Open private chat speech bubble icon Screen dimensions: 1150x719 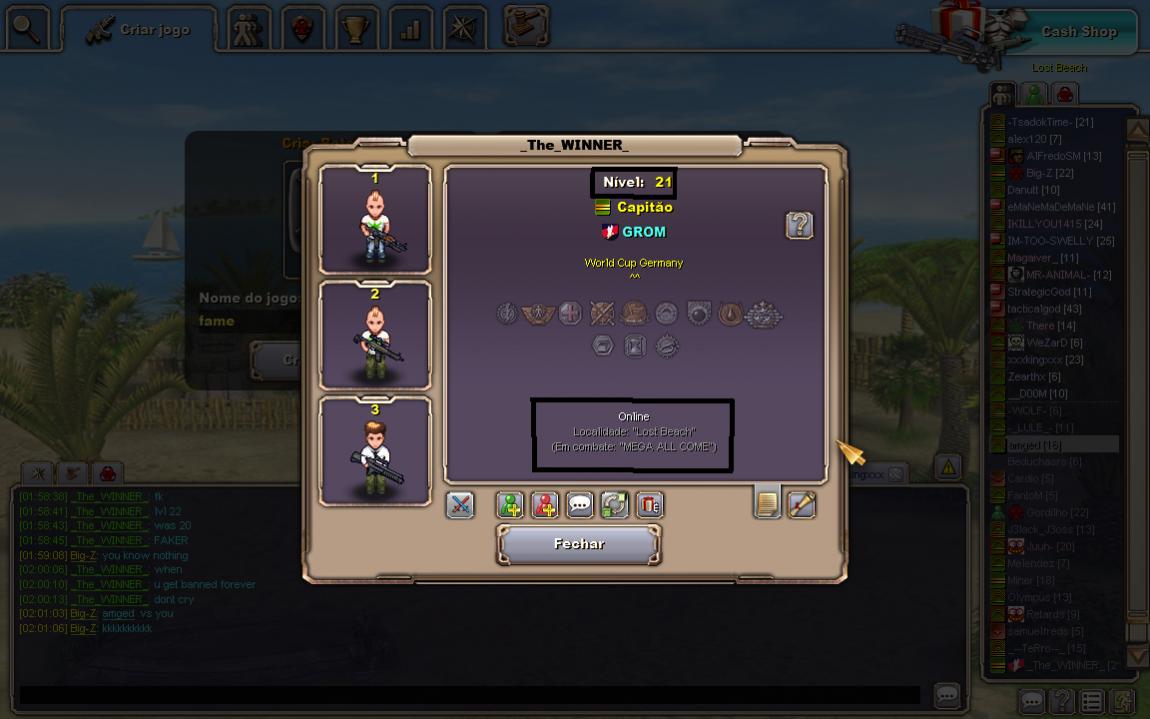580,505
